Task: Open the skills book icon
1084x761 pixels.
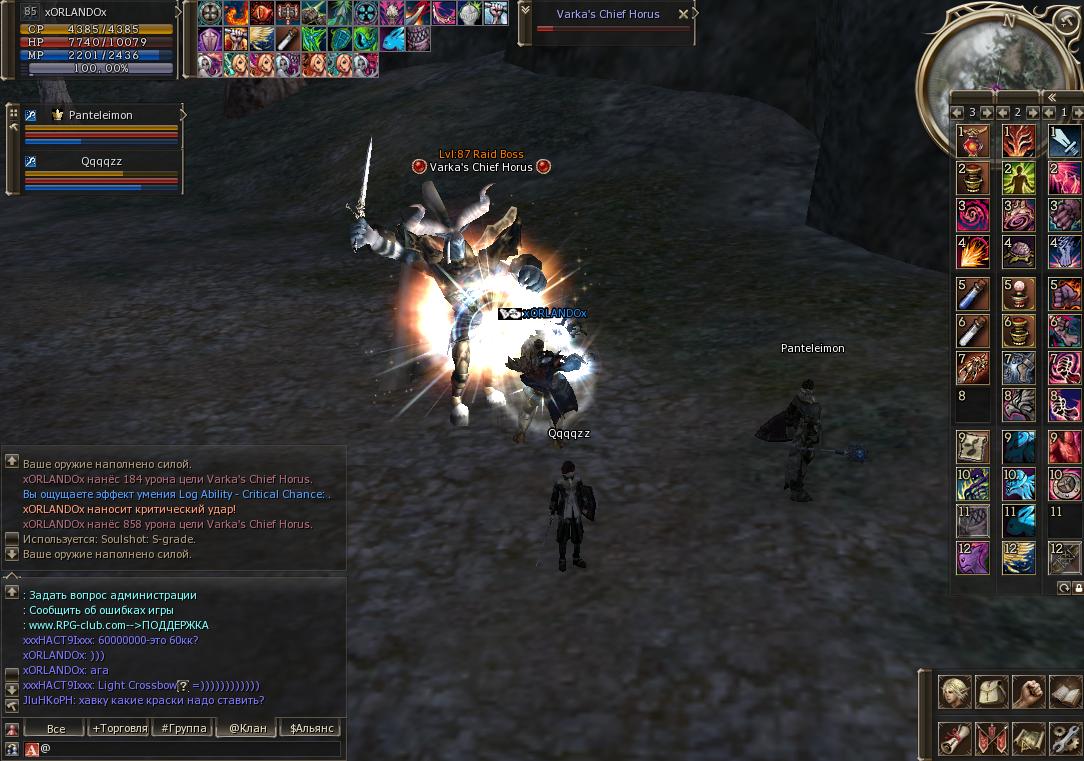Action: (1065, 692)
